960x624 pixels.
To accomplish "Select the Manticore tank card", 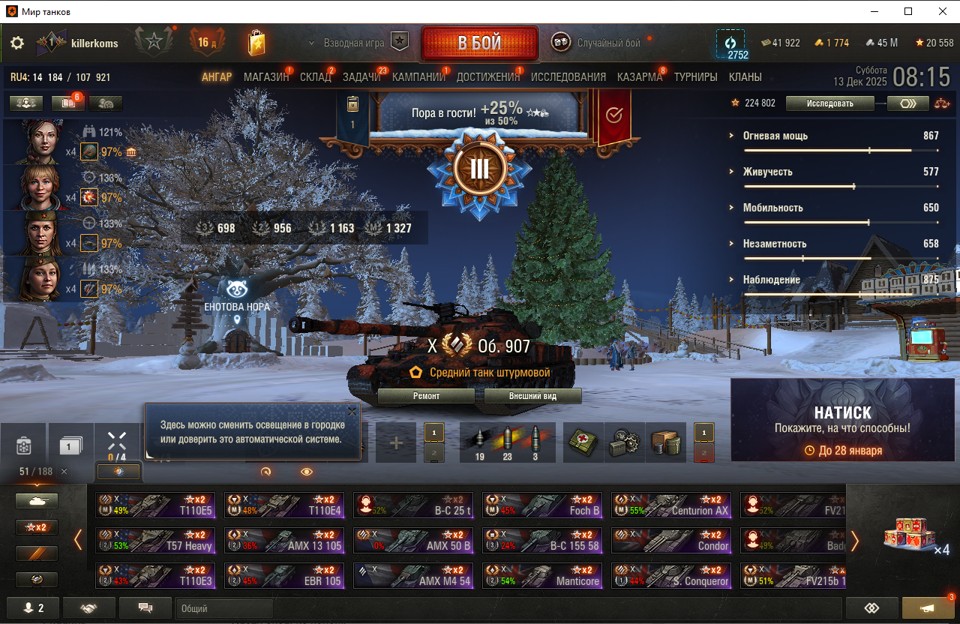I will [542, 576].
